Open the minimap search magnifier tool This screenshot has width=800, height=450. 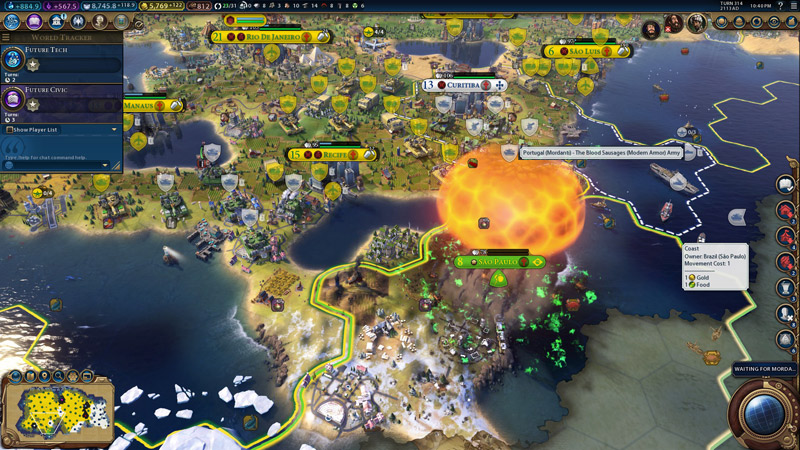coord(57,376)
